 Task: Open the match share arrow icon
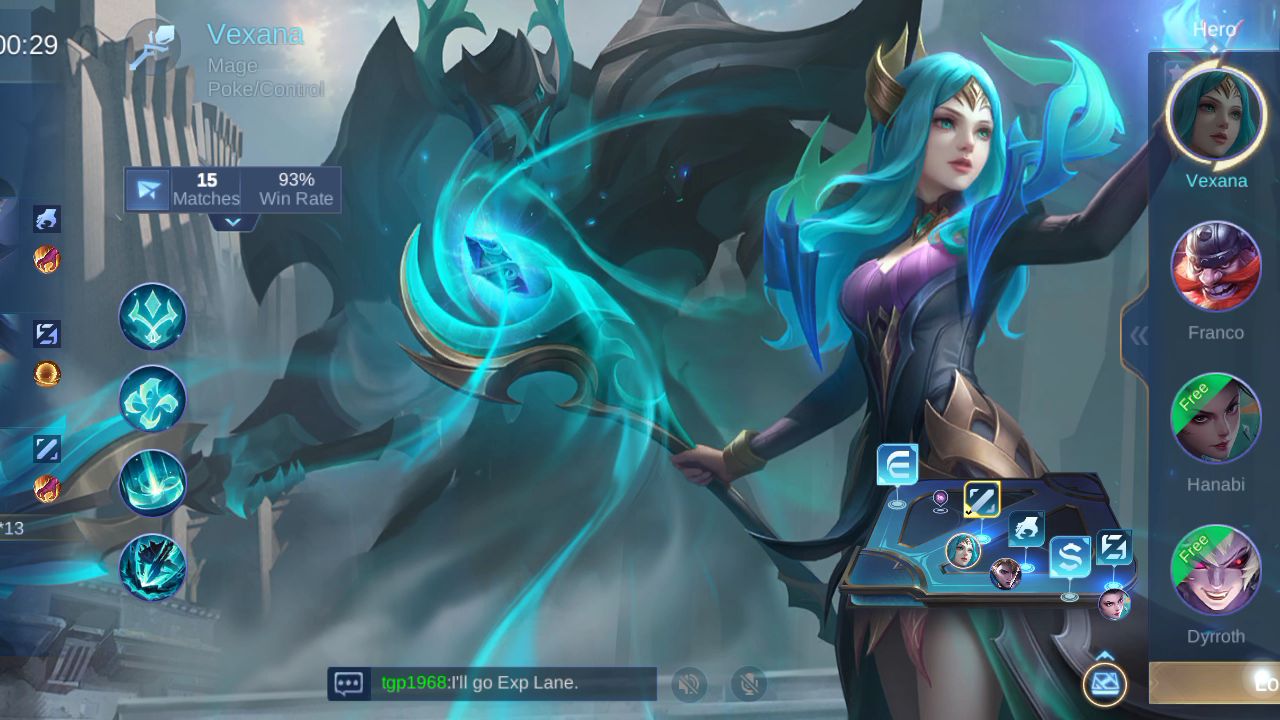click(148, 190)
